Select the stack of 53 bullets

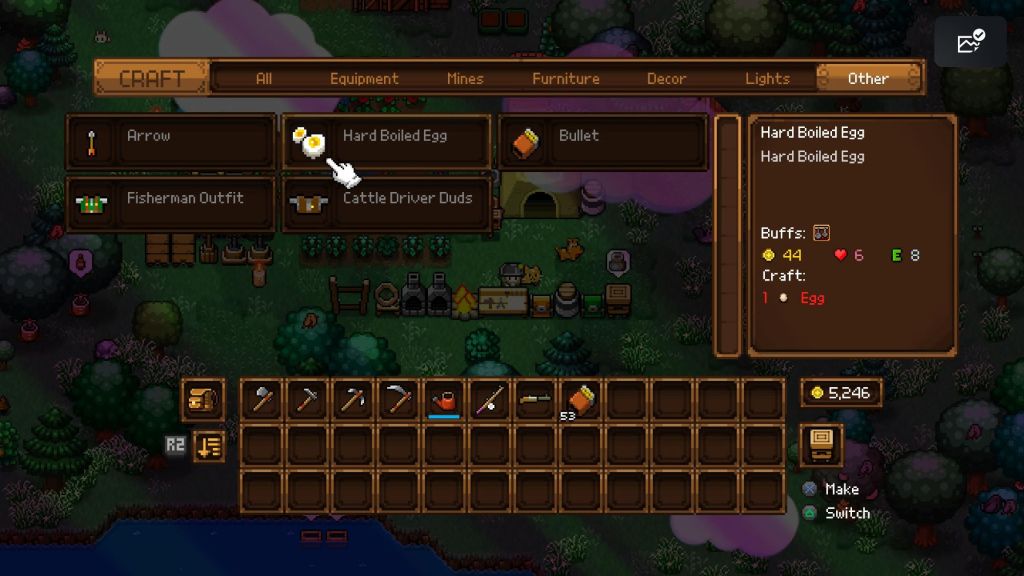click(581, 399)
